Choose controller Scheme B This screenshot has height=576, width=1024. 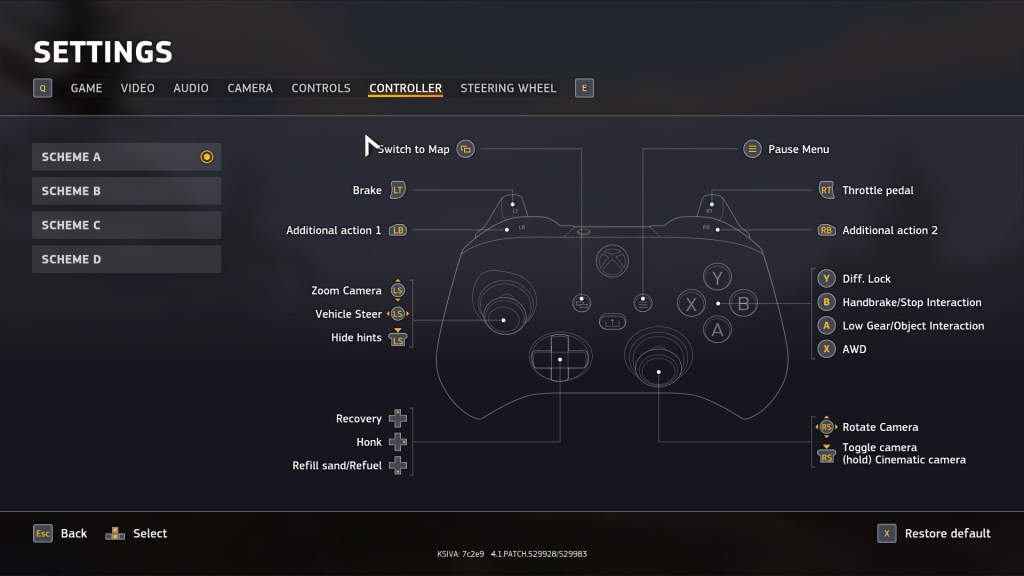click(126, 191)
